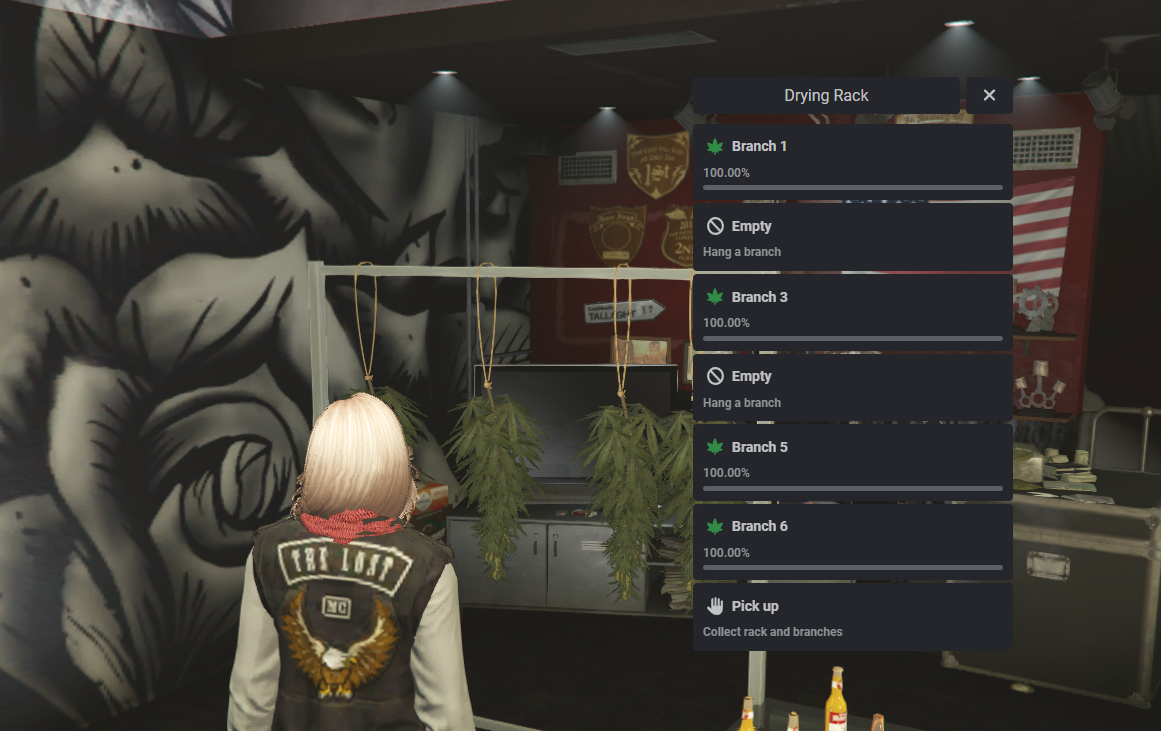The image size is (1161, 731).
Task: Pick up the rack and branches
Action: tap(852, 617)
